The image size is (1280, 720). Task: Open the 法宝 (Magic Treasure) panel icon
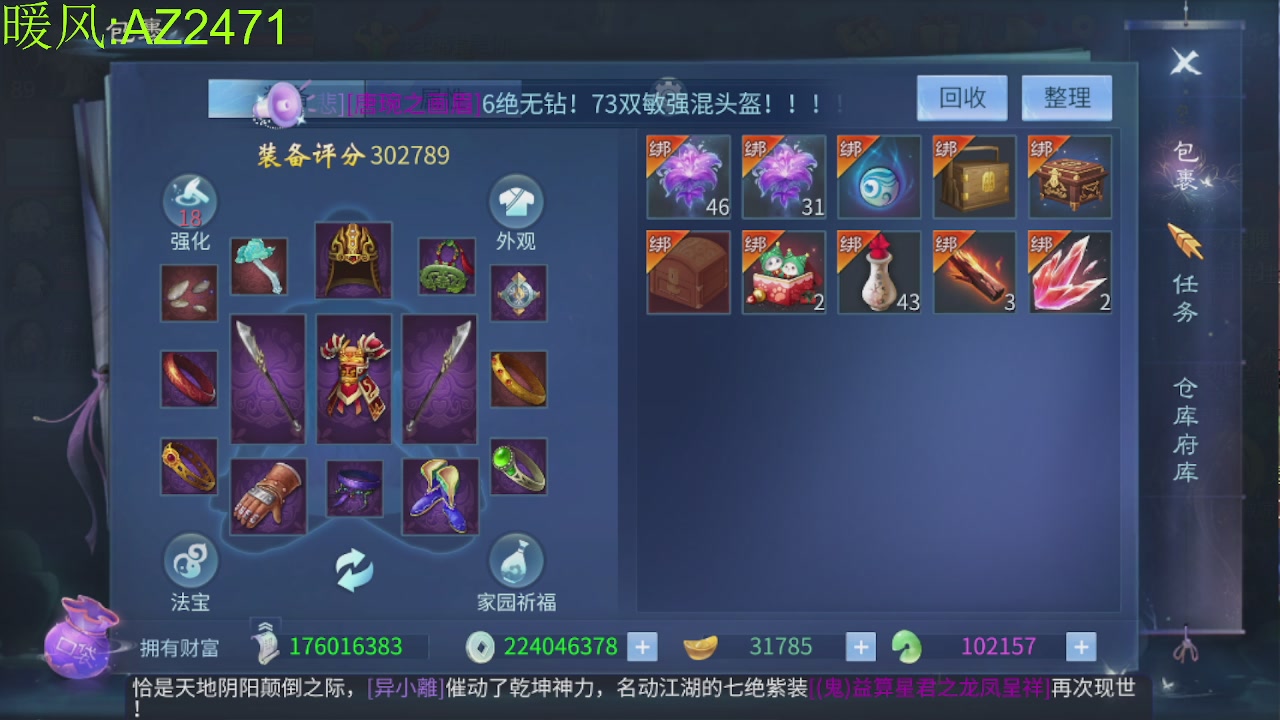pos(189,564)
